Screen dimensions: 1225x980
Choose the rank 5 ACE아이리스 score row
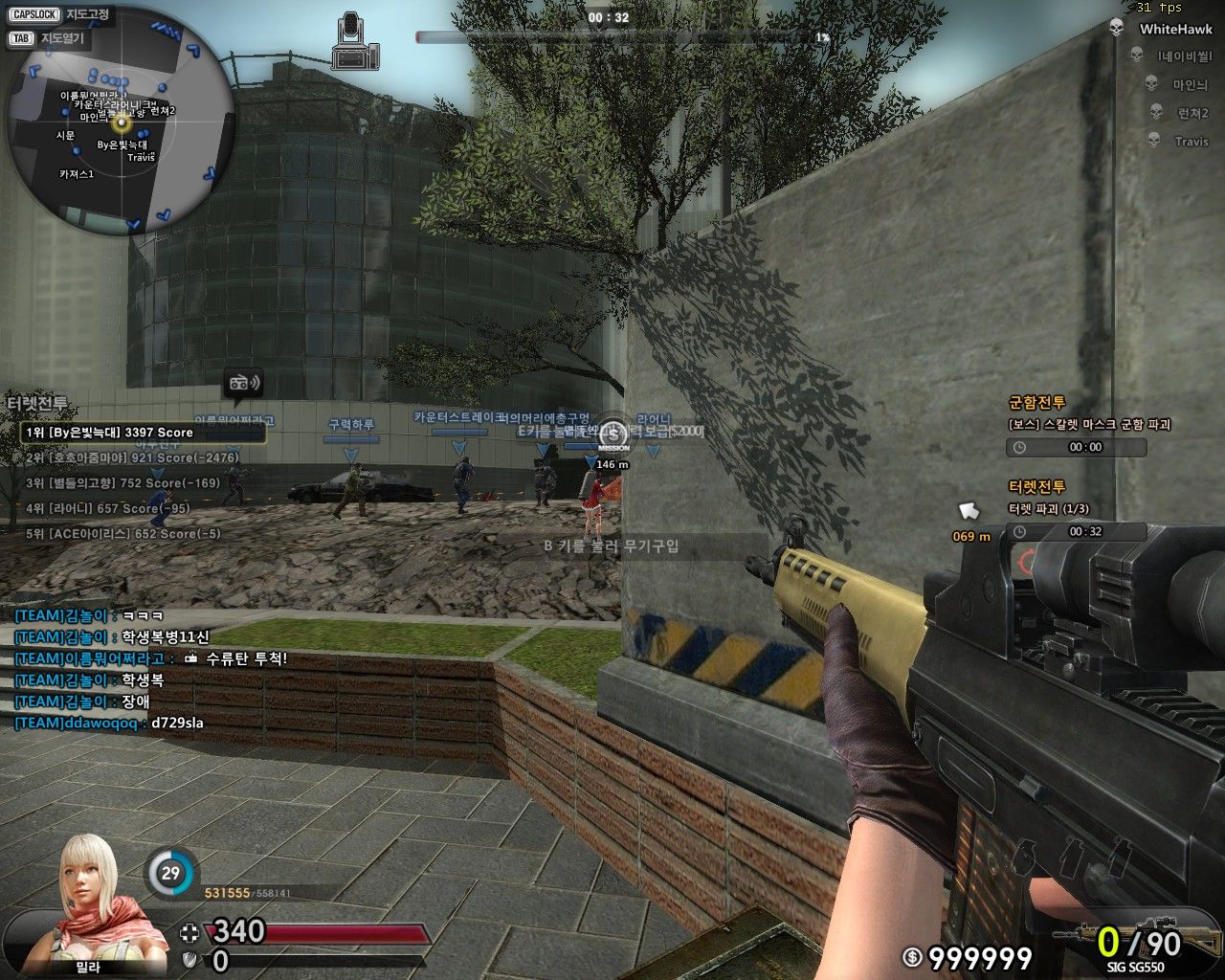122,534
